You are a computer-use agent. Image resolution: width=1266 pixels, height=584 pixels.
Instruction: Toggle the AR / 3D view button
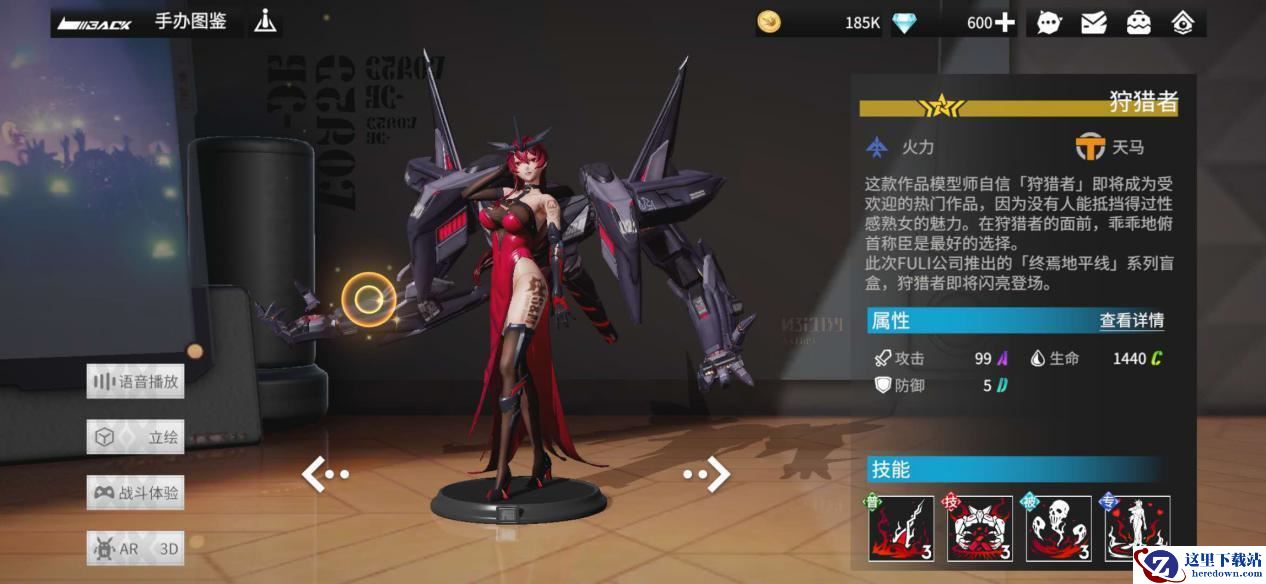[135, 549]
